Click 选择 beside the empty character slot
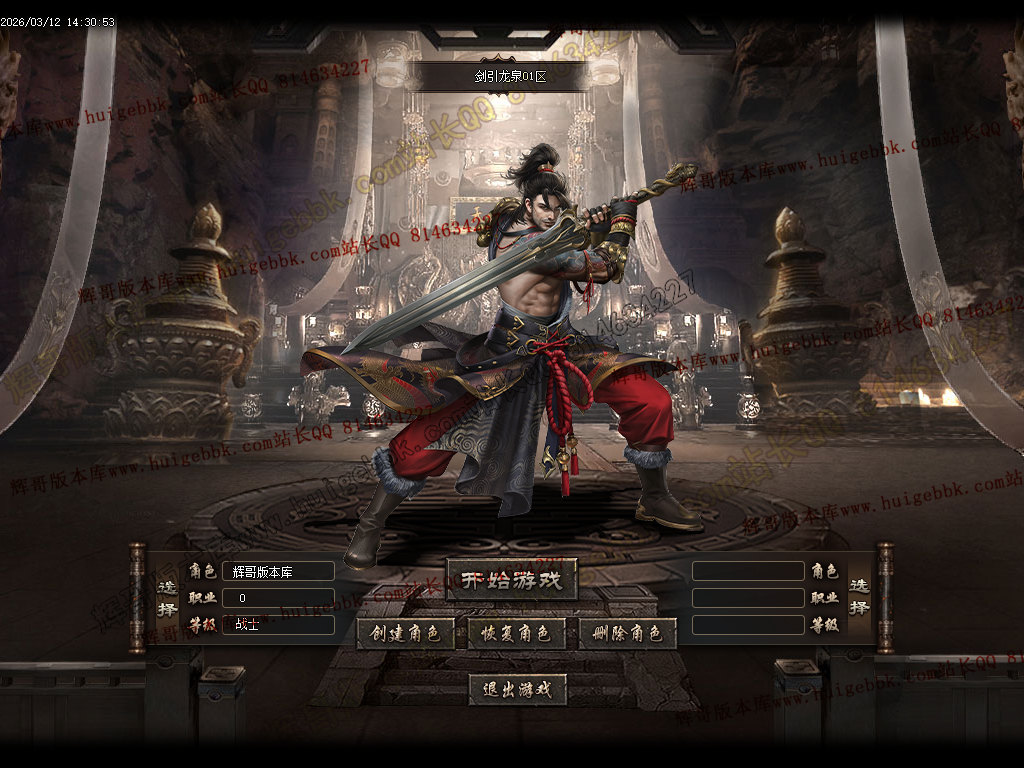The height and width of the screenshot is (768, 1024). (860, 597)
